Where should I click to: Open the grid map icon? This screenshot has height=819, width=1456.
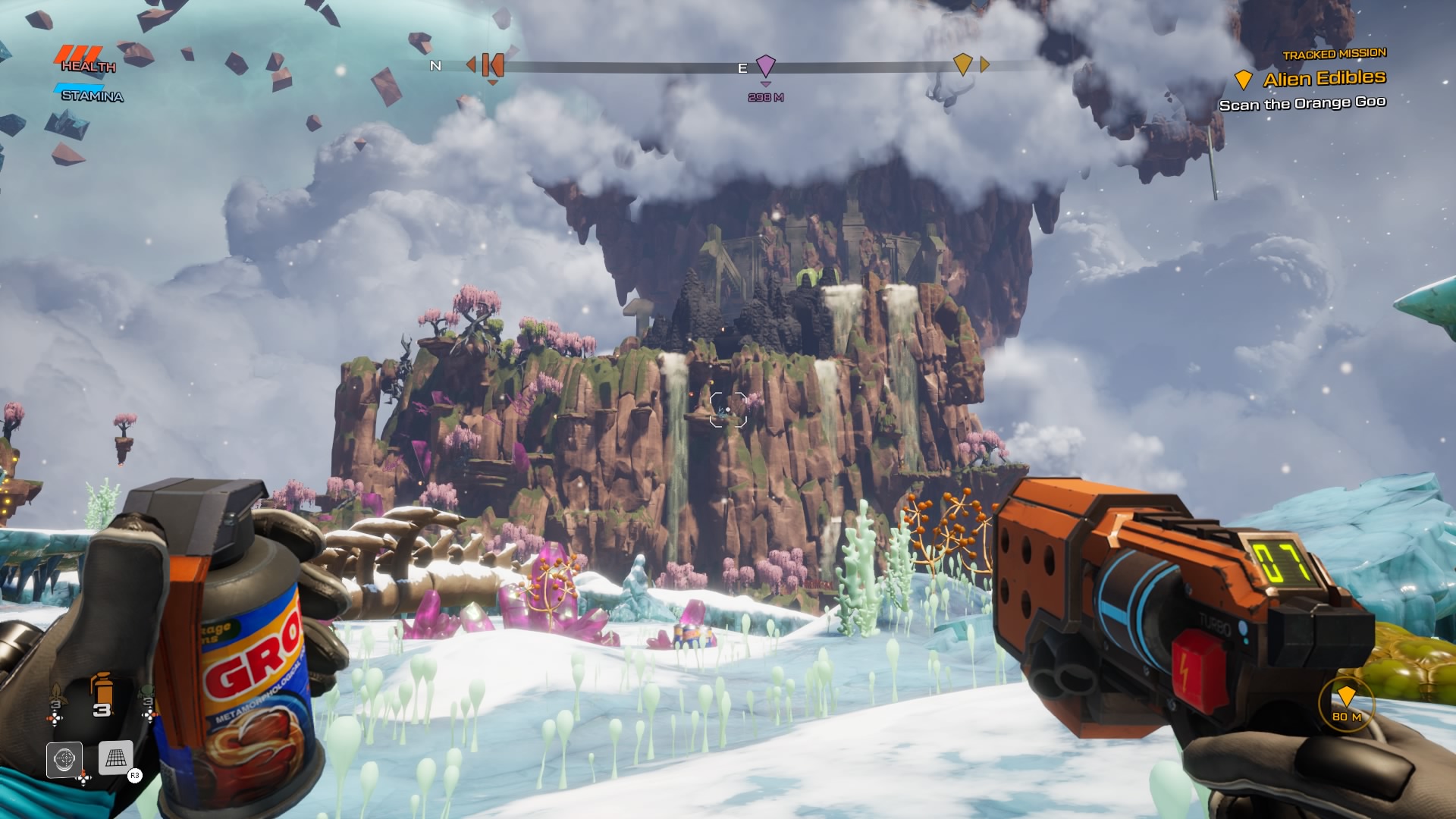115,758
